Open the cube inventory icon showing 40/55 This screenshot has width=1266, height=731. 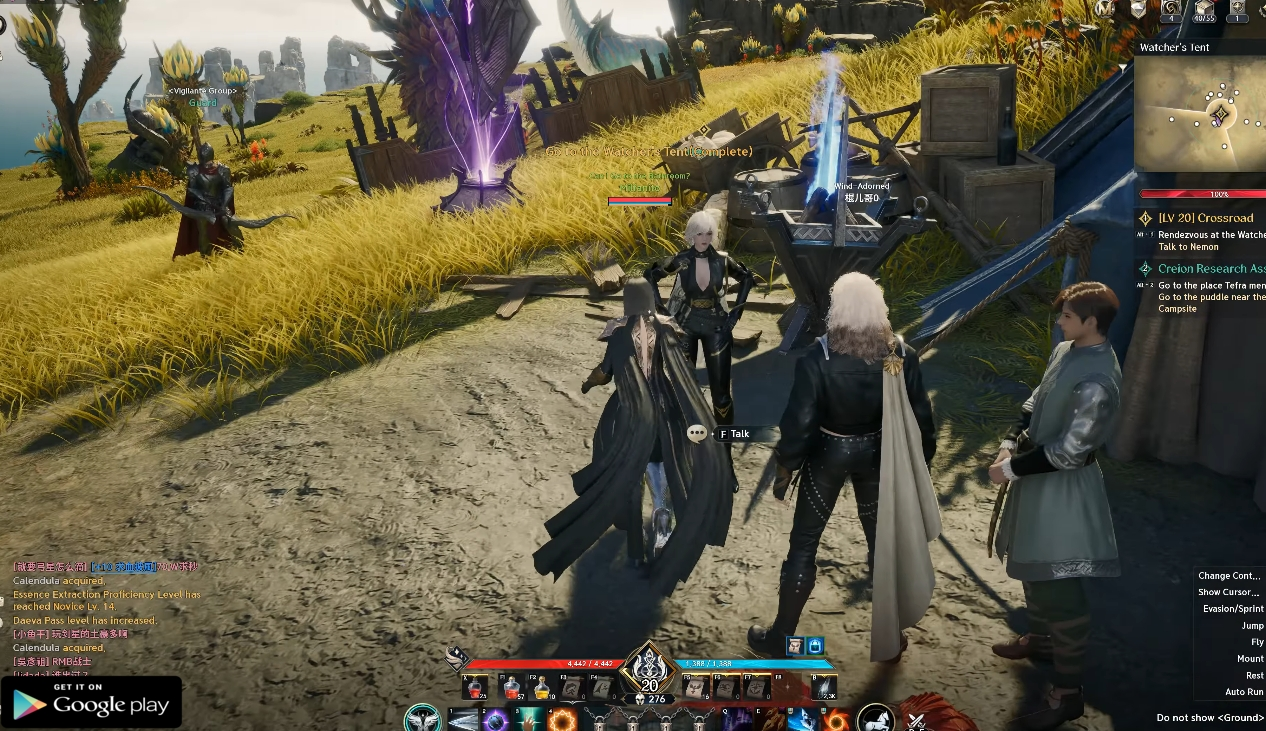click(x=1204, y=10)
